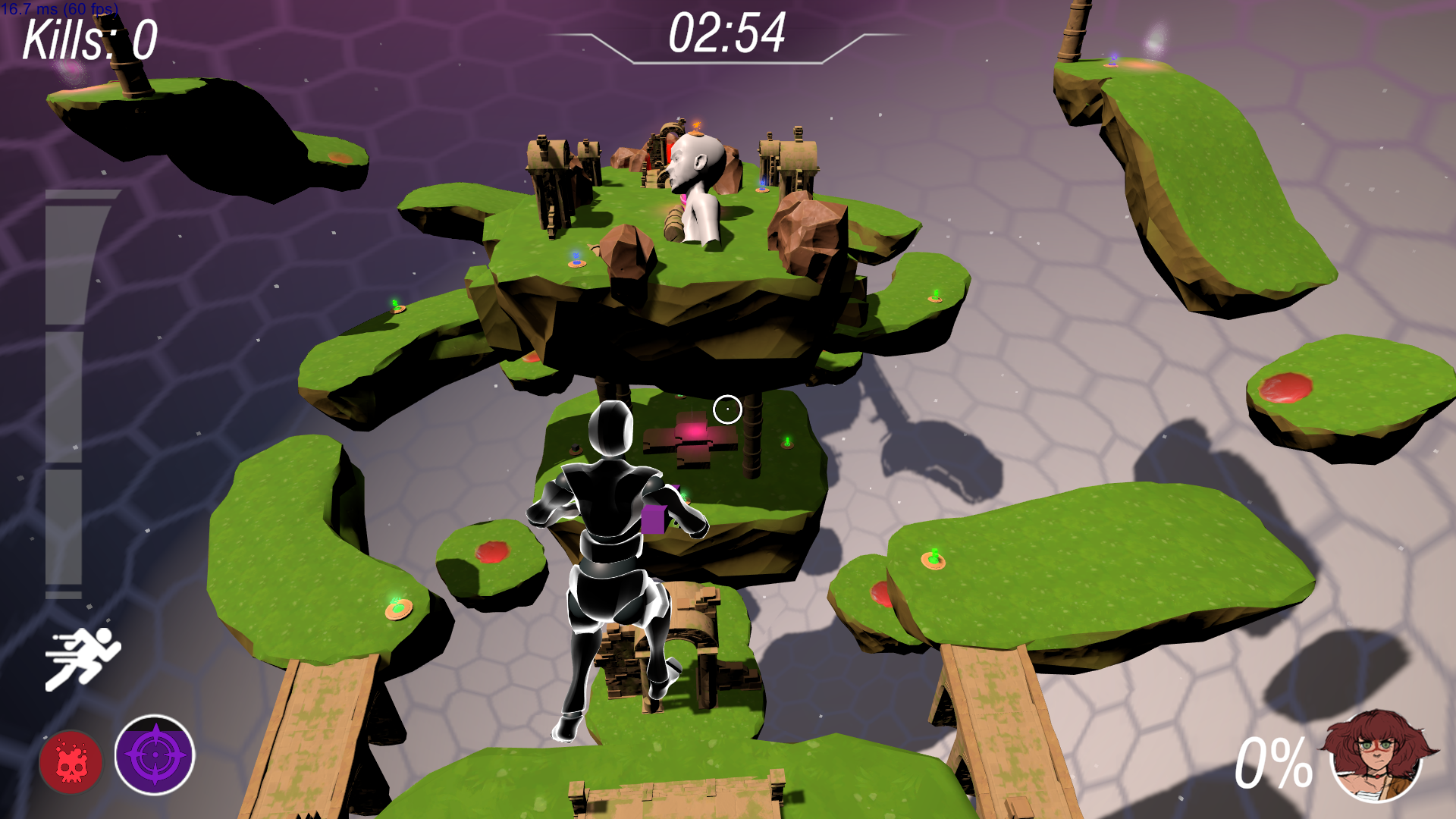Click the white sprinting figure icon
The height and width of the screenshot is (819, 1456).
(83, 658)
